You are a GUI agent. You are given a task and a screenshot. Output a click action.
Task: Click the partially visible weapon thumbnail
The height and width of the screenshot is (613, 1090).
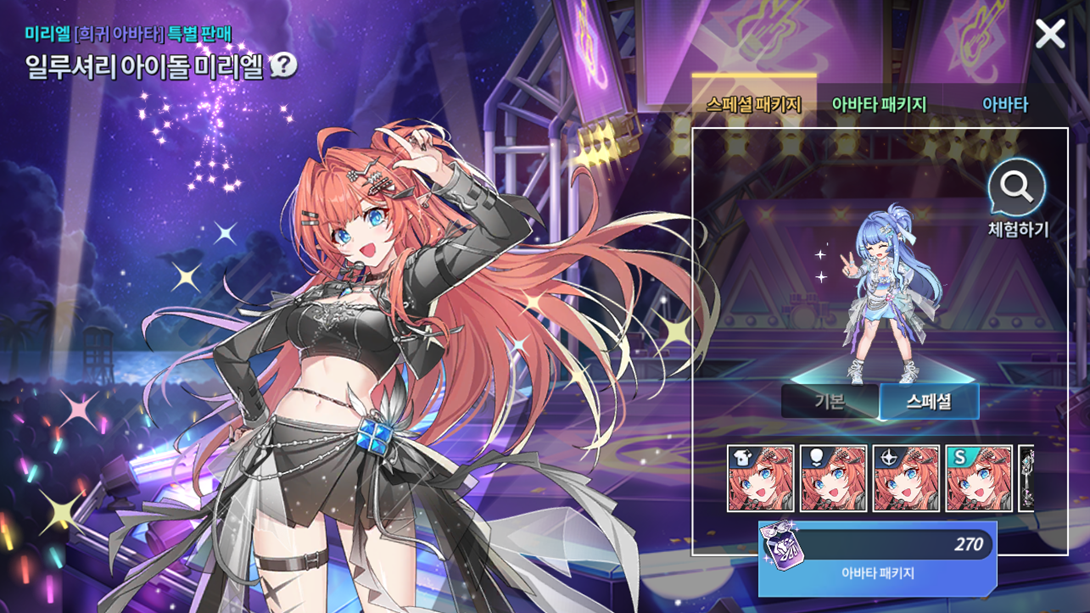1026,479
